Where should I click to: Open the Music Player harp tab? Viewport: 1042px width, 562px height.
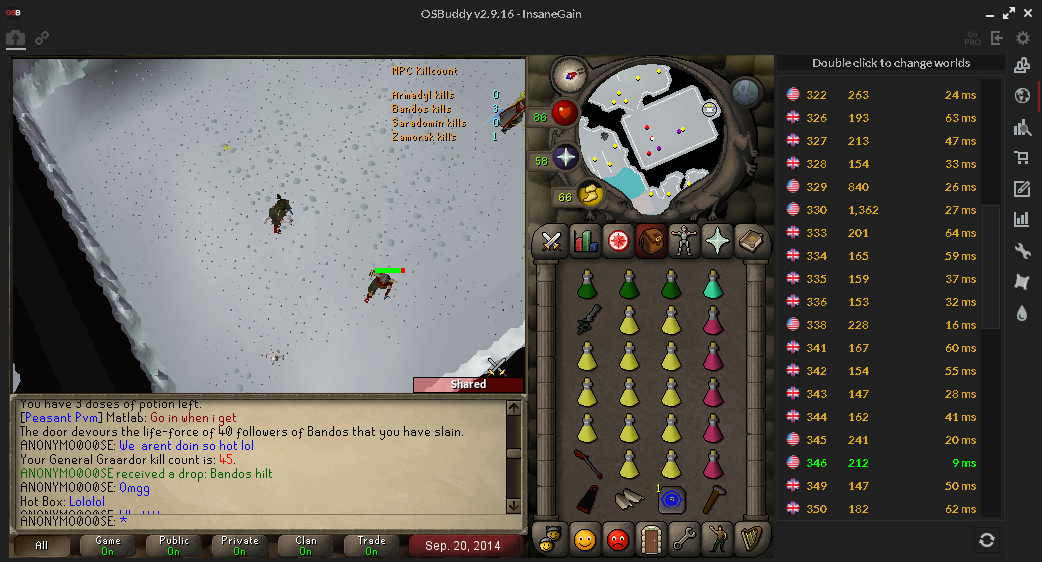(x=750, y=539)
